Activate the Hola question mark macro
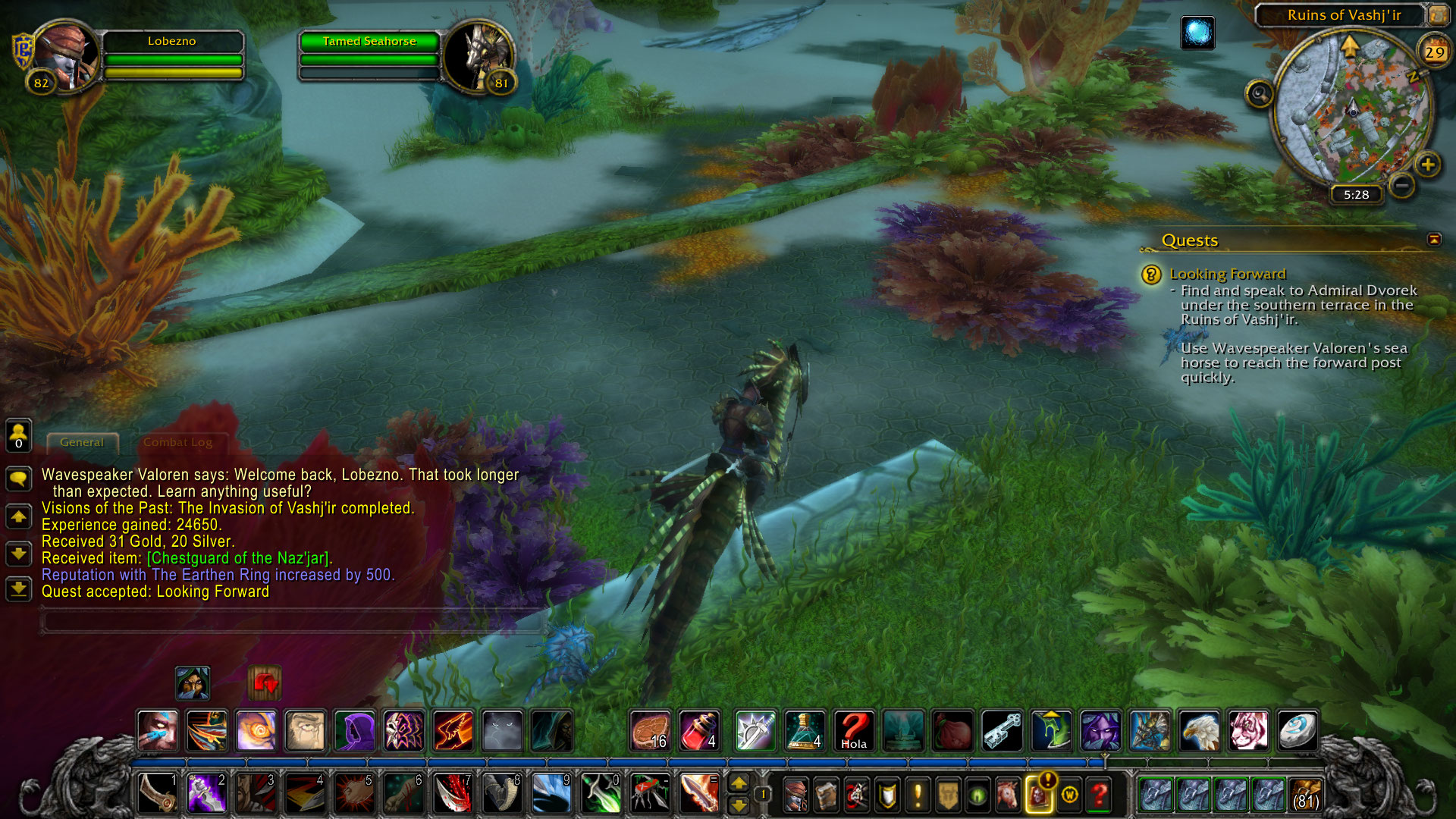 pyautogui.click(x=854, y=730)
